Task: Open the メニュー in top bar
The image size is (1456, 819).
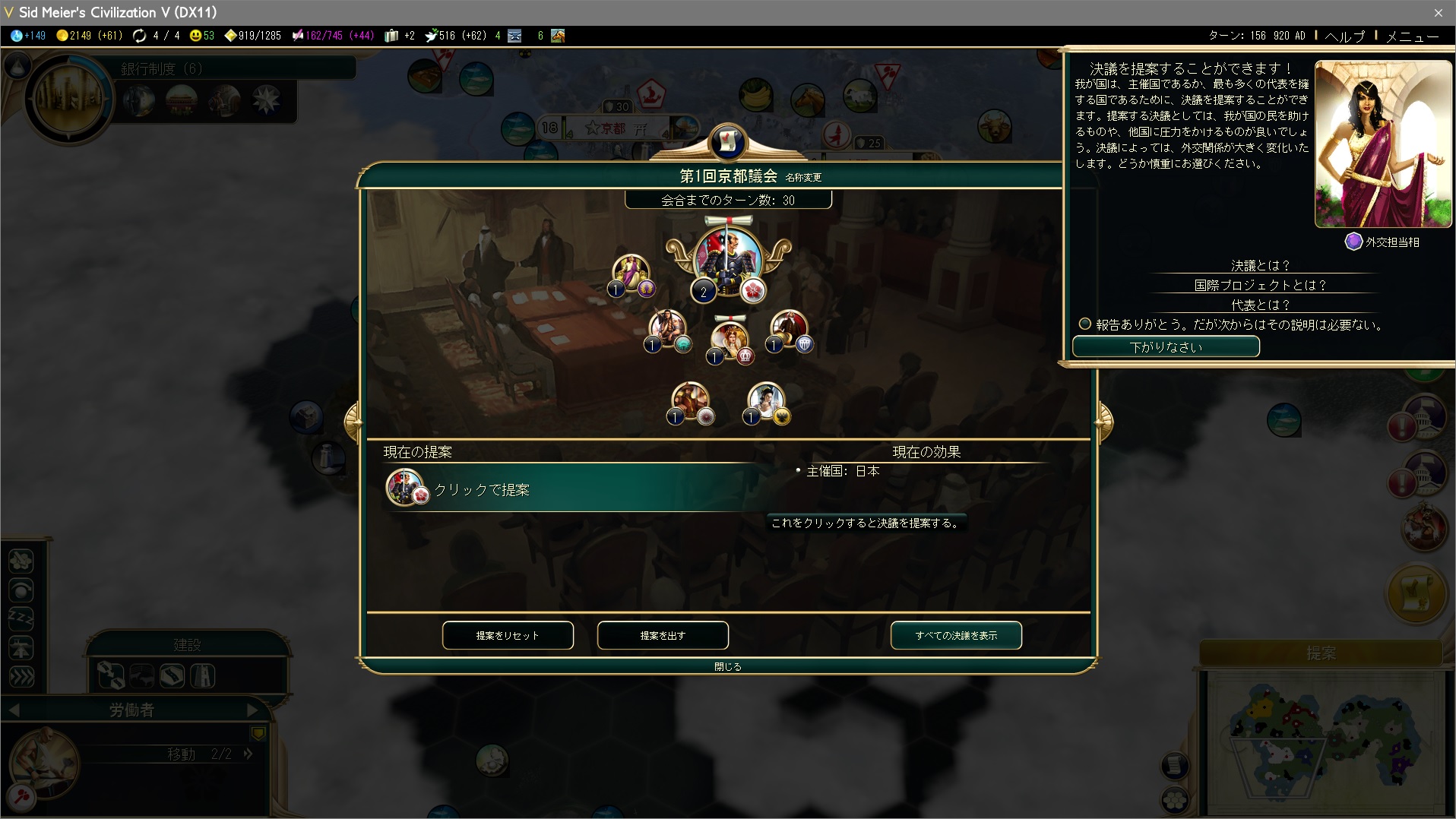Action: click(1412, 36)
